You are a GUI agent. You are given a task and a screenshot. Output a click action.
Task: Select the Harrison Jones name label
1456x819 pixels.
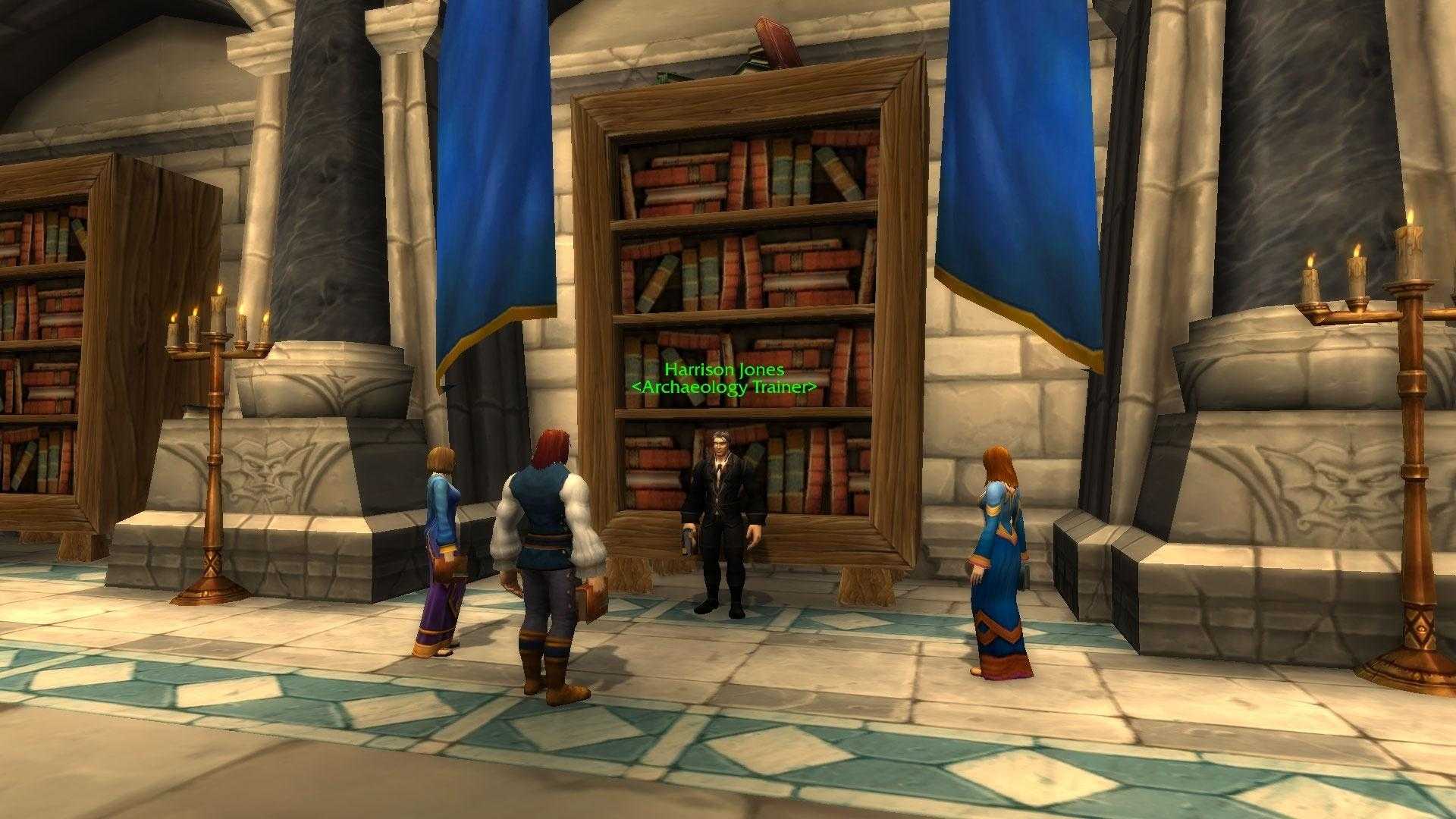click(x=724, y=370)
